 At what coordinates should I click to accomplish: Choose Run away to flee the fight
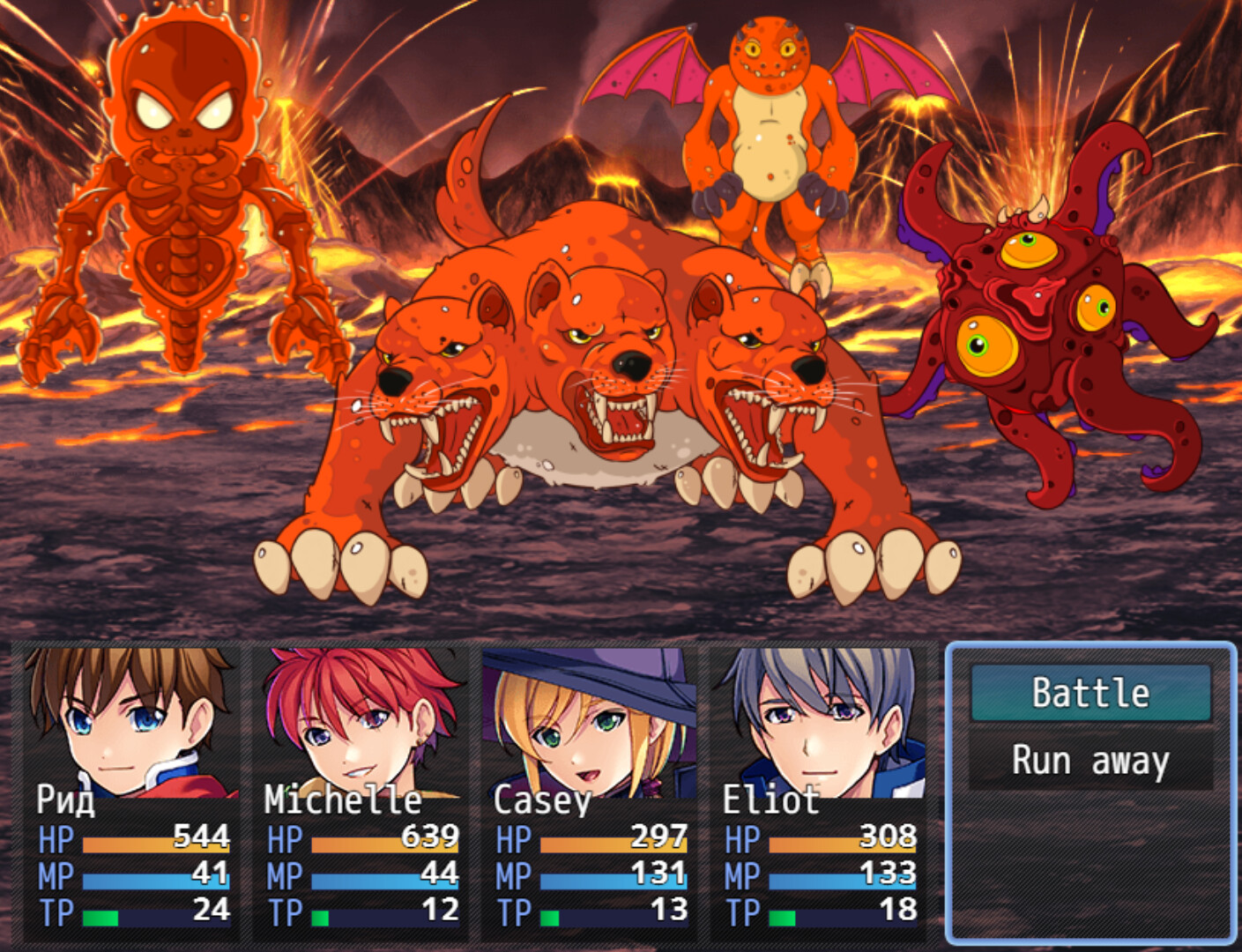(1090, 760)
